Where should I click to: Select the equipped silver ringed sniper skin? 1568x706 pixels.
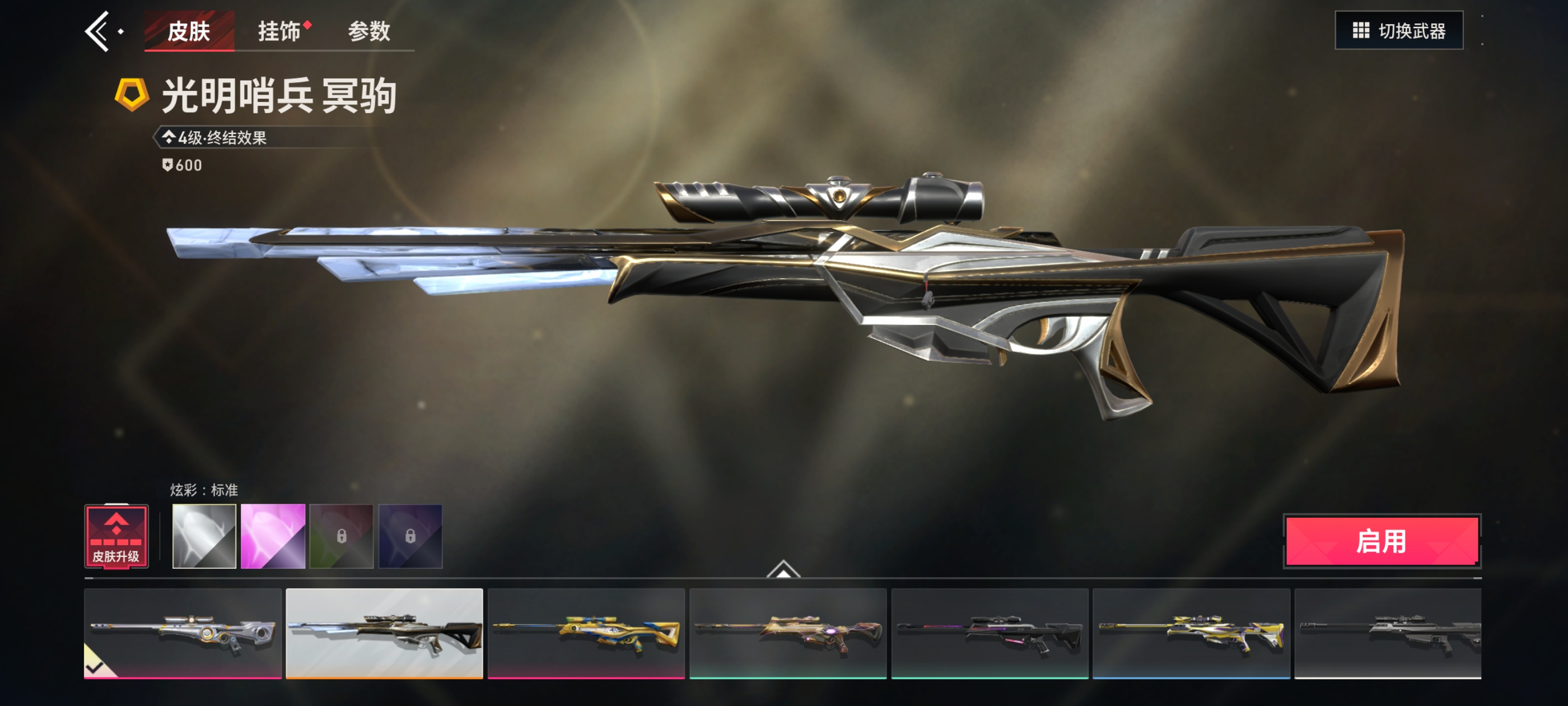click(183, 633)
